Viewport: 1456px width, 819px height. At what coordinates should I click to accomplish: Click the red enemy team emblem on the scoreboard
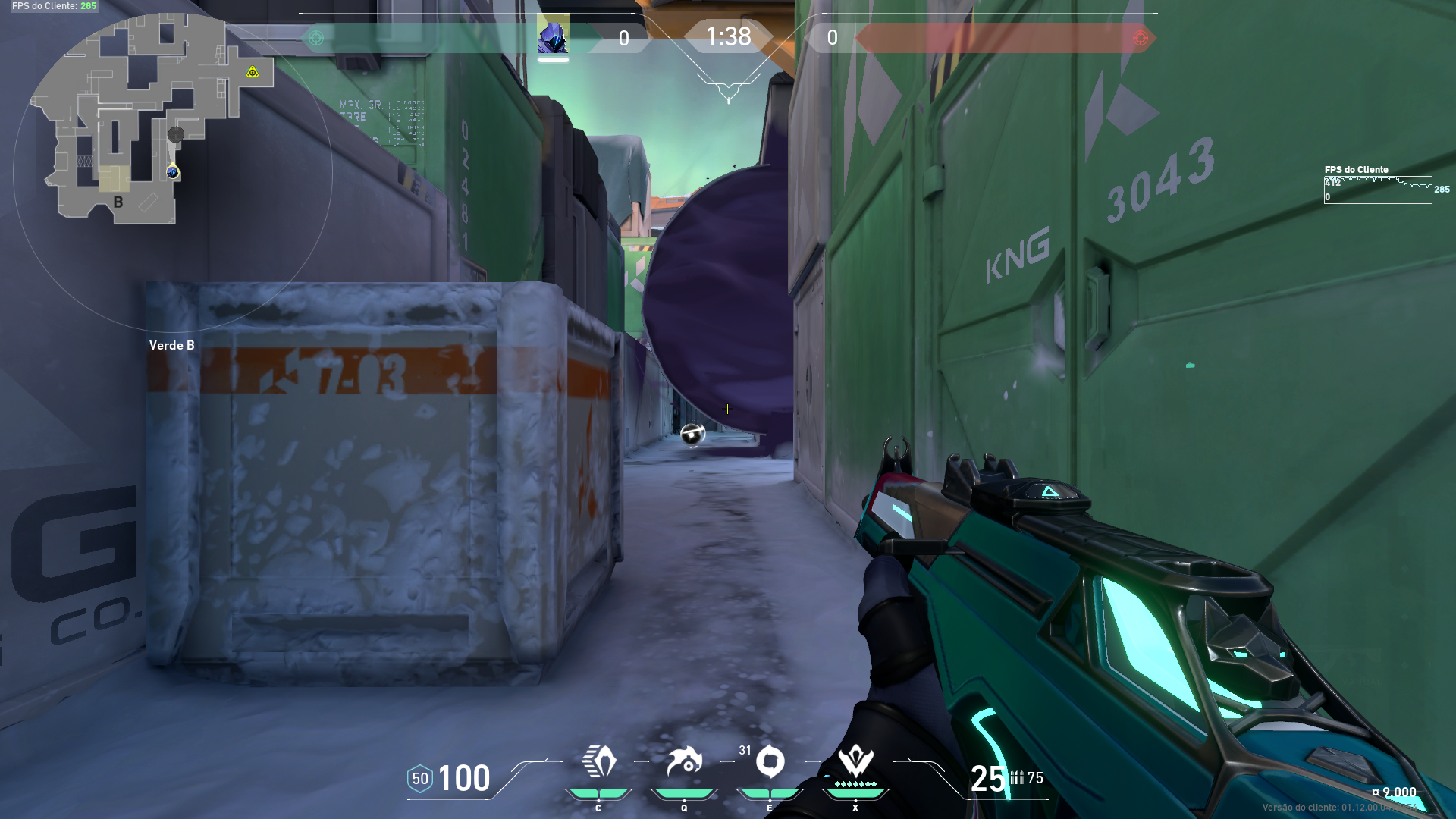(1140, 36)
